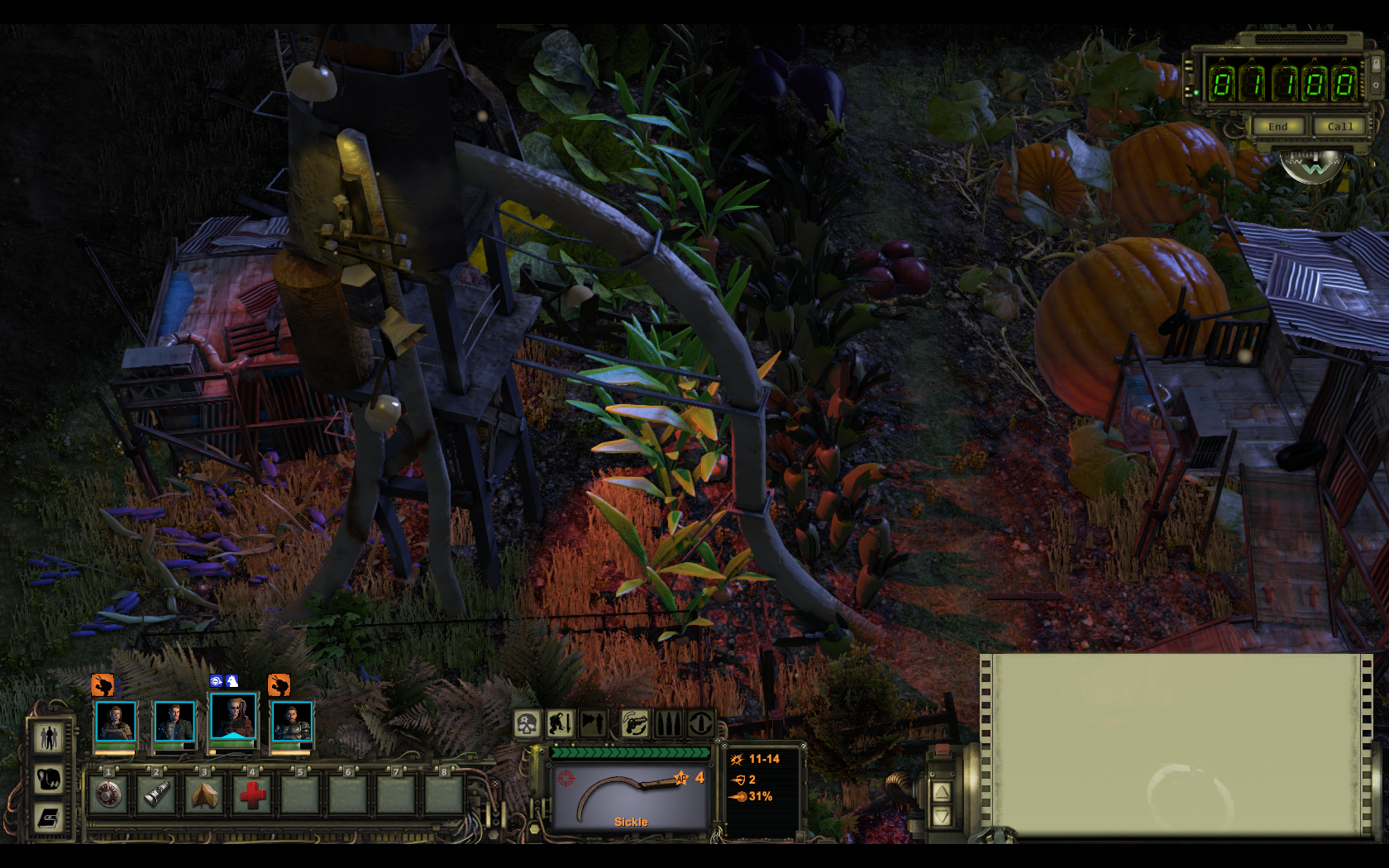Select the female ranger portrait

116,722
